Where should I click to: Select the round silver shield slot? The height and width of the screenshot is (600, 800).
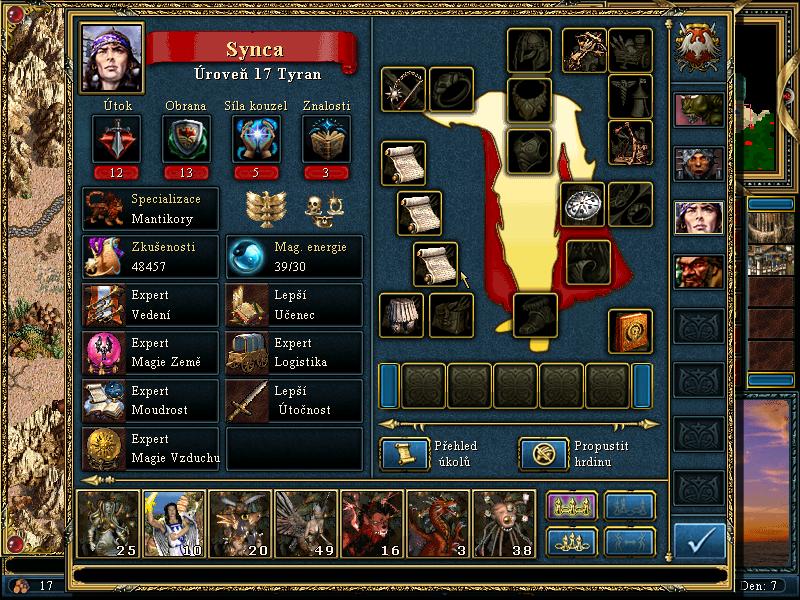(x=582, y=204)
